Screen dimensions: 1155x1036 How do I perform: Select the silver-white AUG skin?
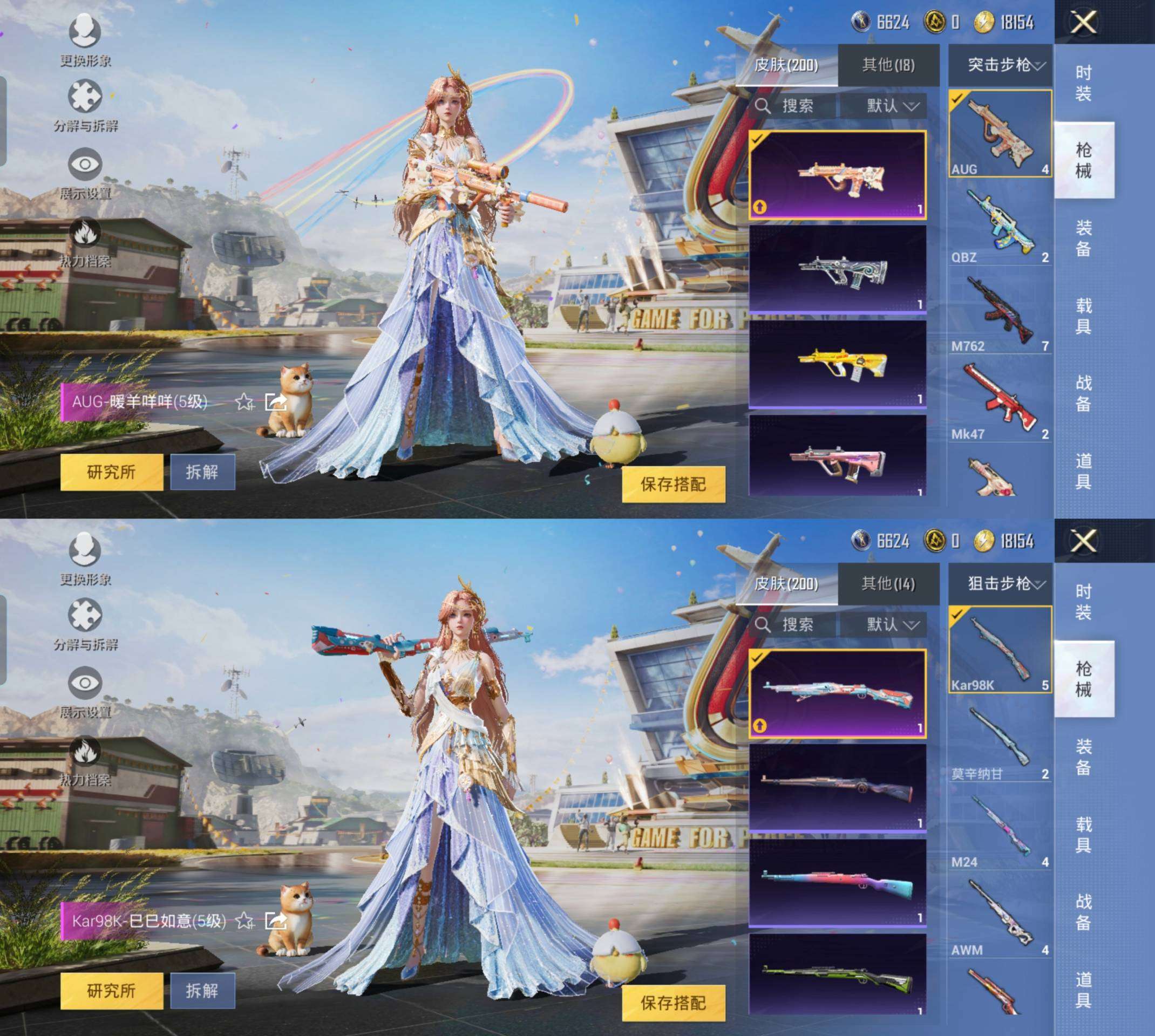(x=837, y=269)
